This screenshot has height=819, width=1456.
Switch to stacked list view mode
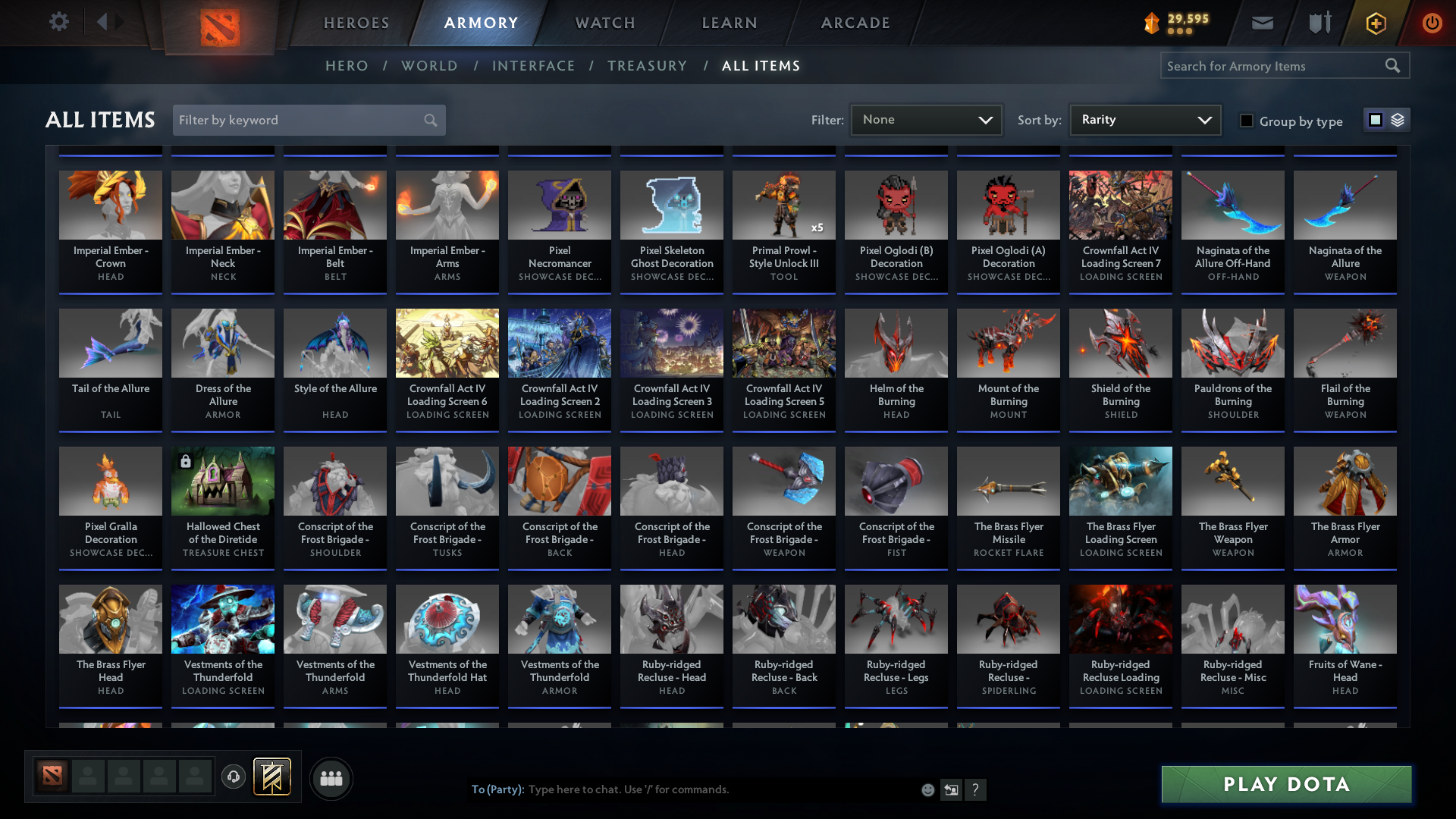tap(1396, 120)
